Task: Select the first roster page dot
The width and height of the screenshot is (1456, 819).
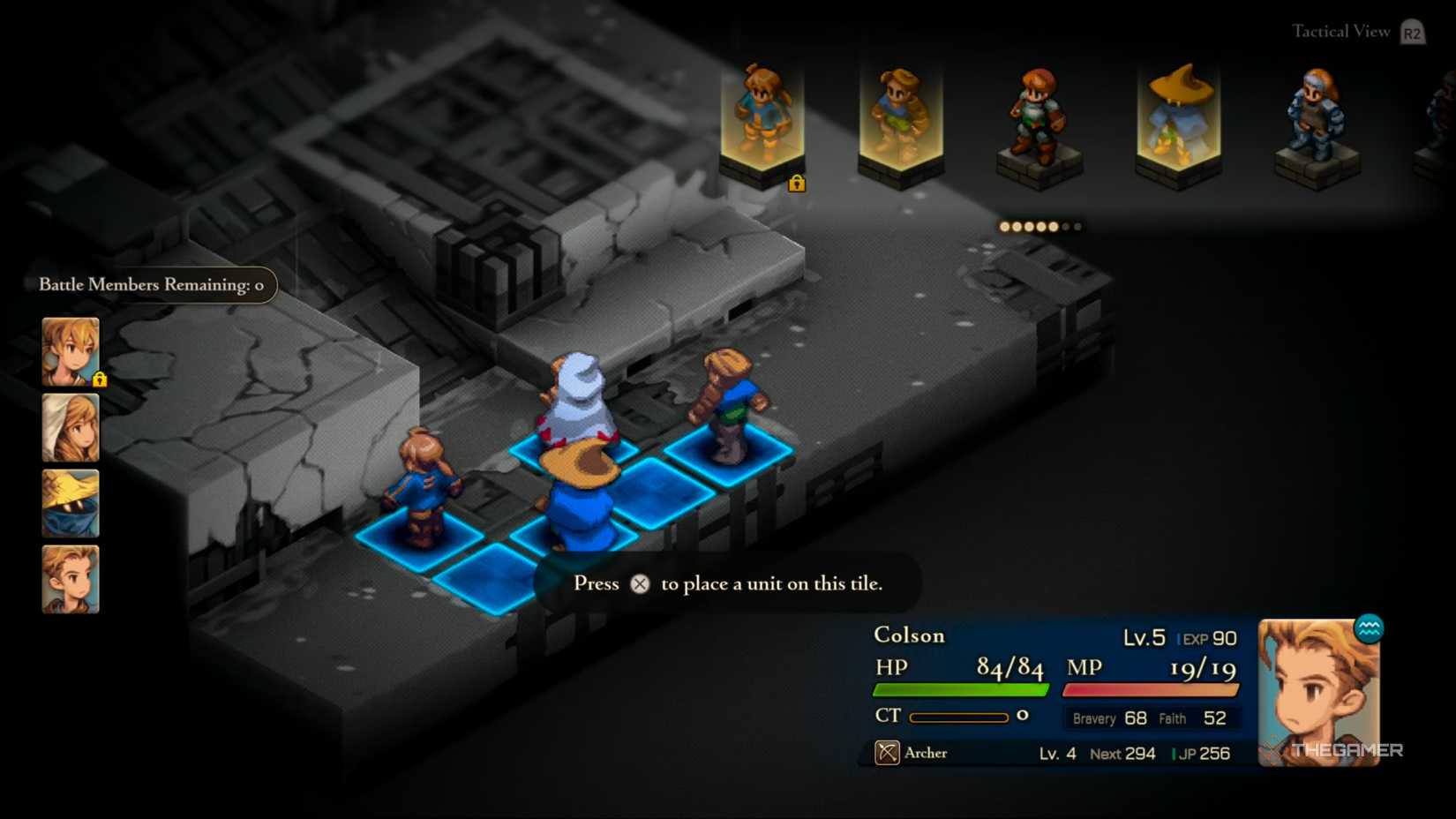Action: point(1003,227)
